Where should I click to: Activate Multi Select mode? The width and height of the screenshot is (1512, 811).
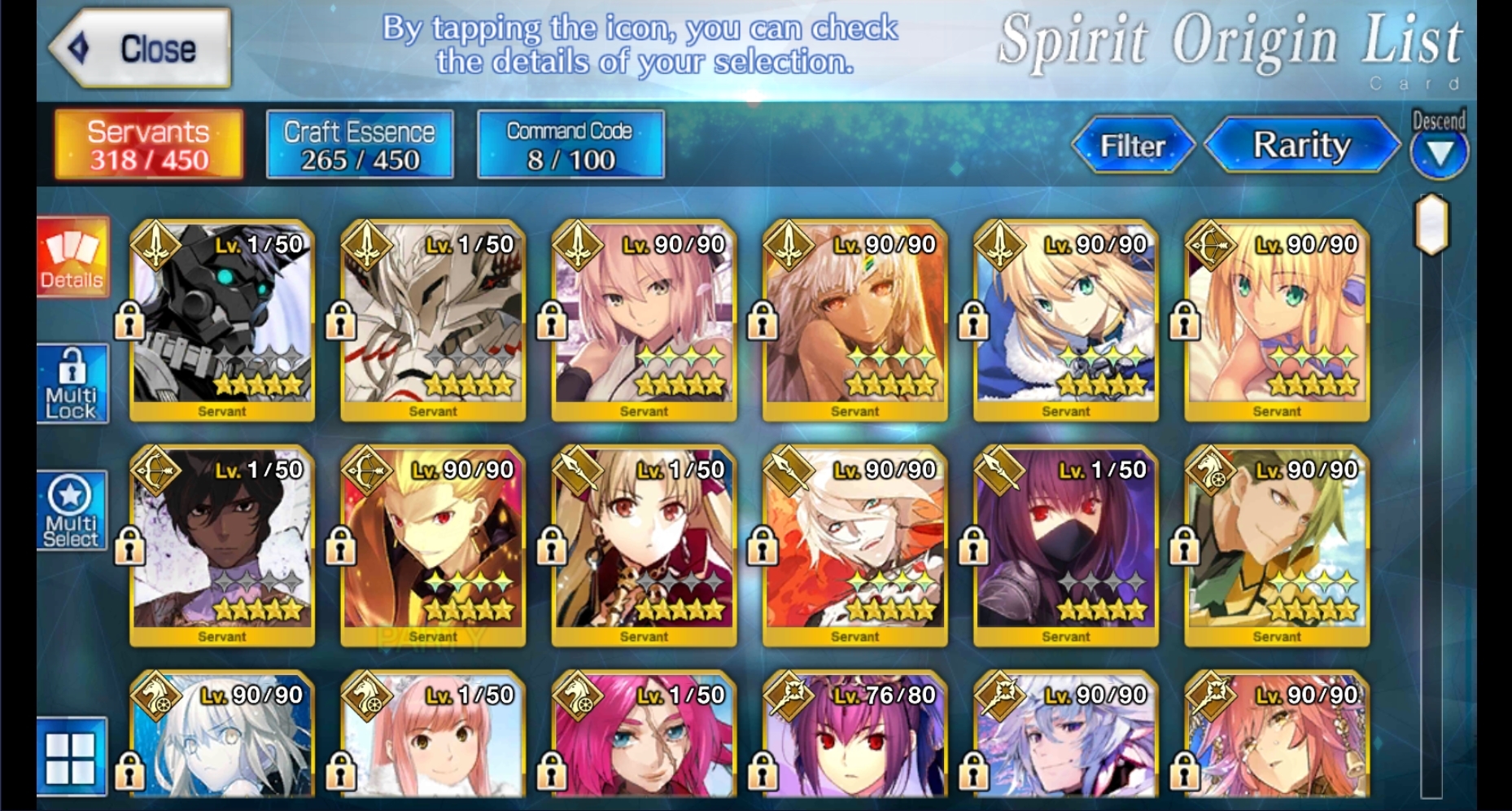tap(72, 511)
